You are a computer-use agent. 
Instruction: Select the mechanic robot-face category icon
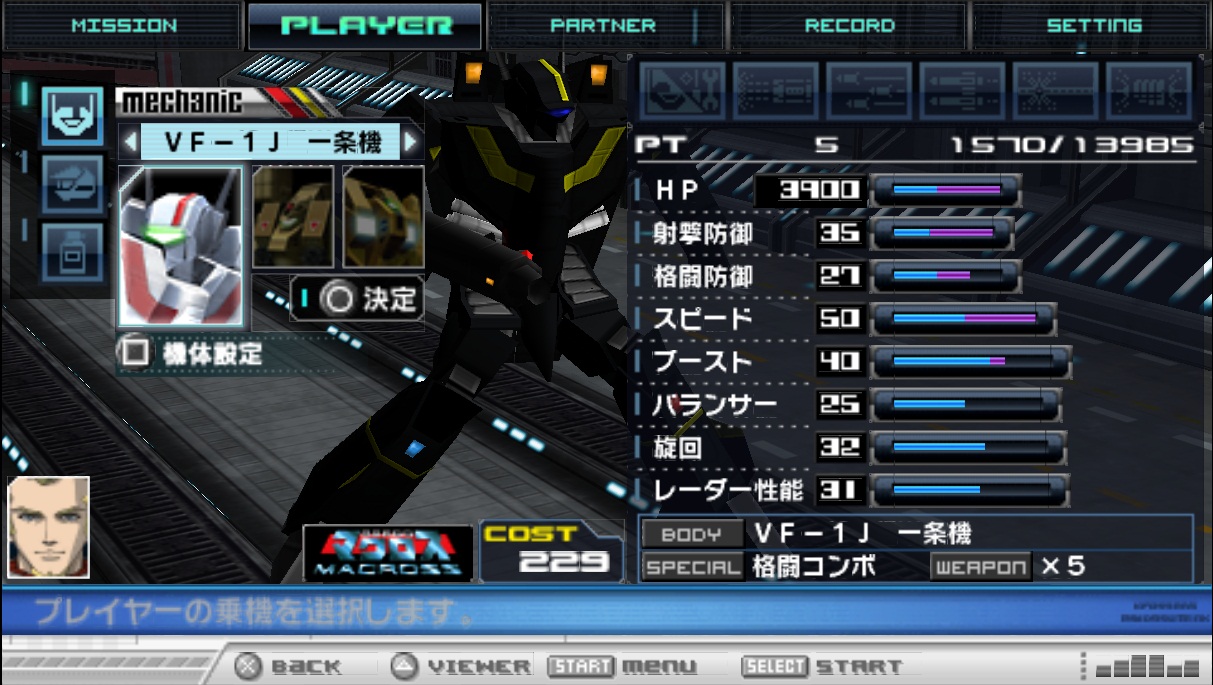click(72, 115)
